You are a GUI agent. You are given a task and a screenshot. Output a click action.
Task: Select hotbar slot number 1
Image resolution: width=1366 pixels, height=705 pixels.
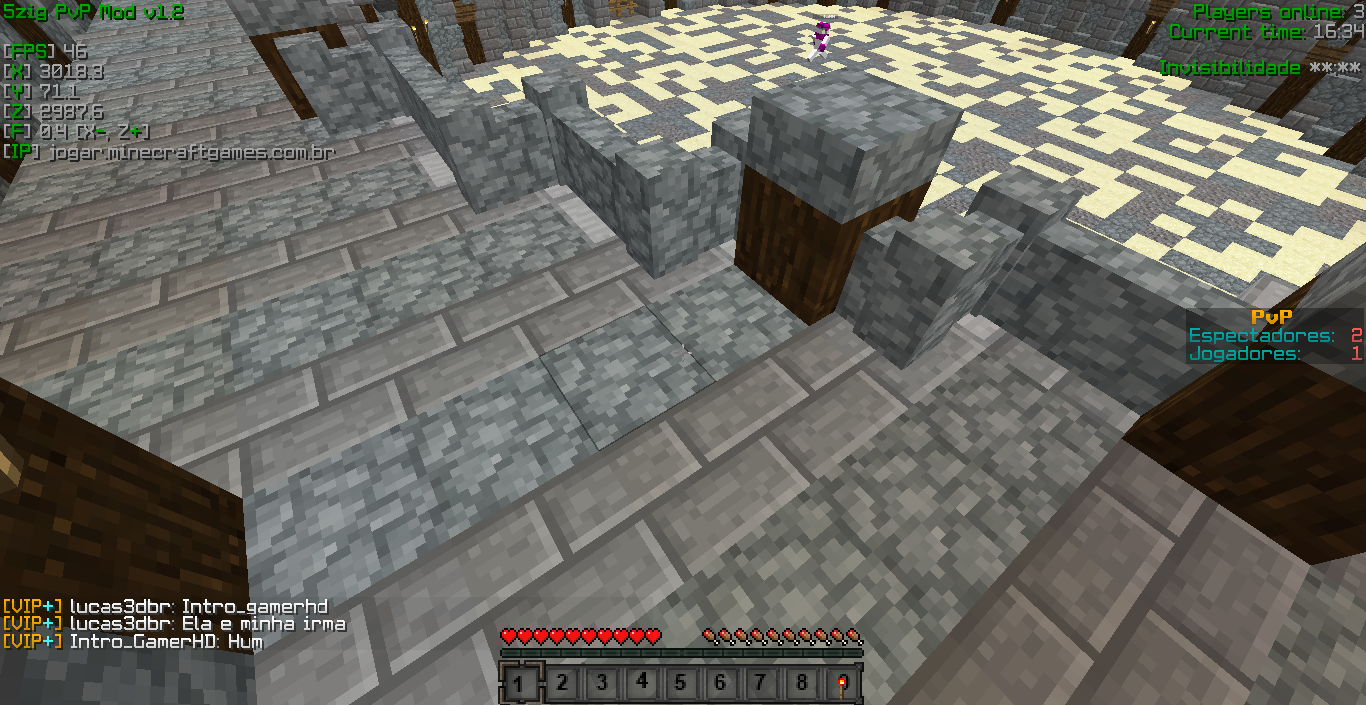coord(521,684)
